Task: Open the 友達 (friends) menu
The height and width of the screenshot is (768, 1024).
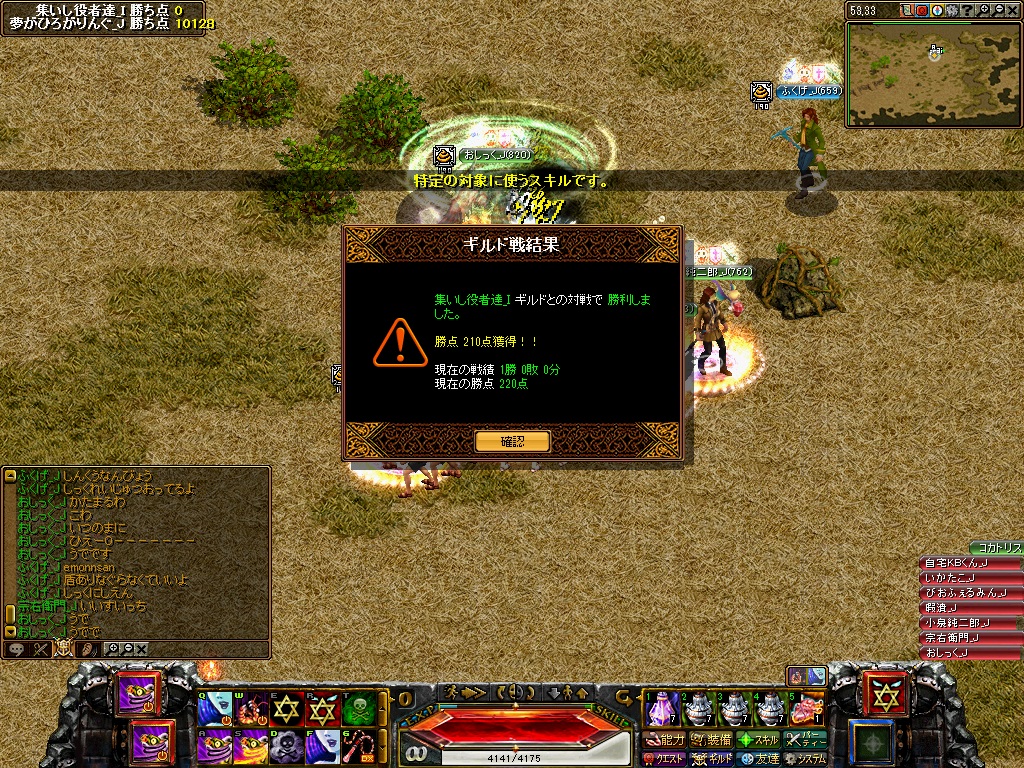Action: 760,759
